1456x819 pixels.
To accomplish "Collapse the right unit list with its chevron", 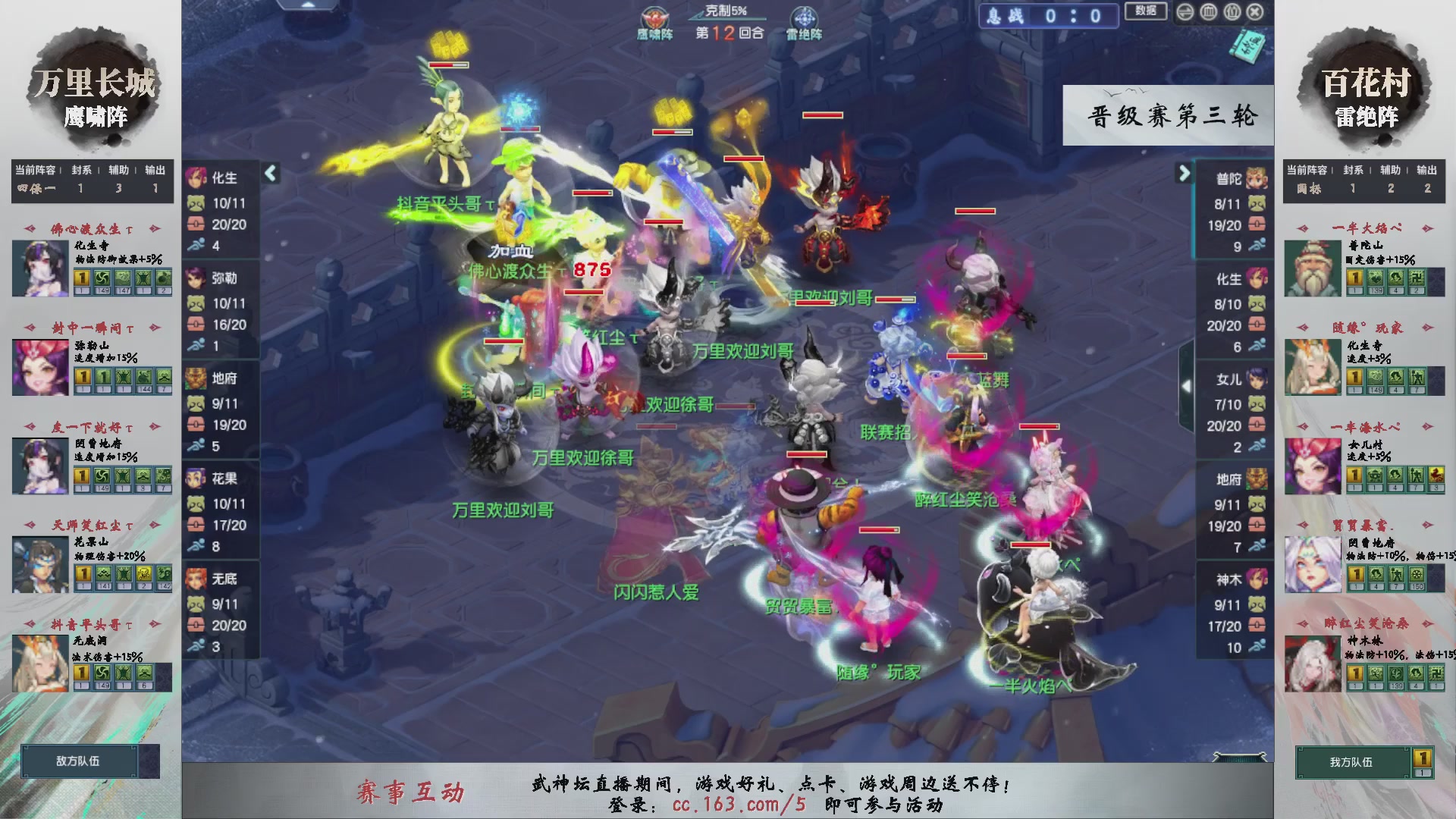I will click(x=1184, y=173).
